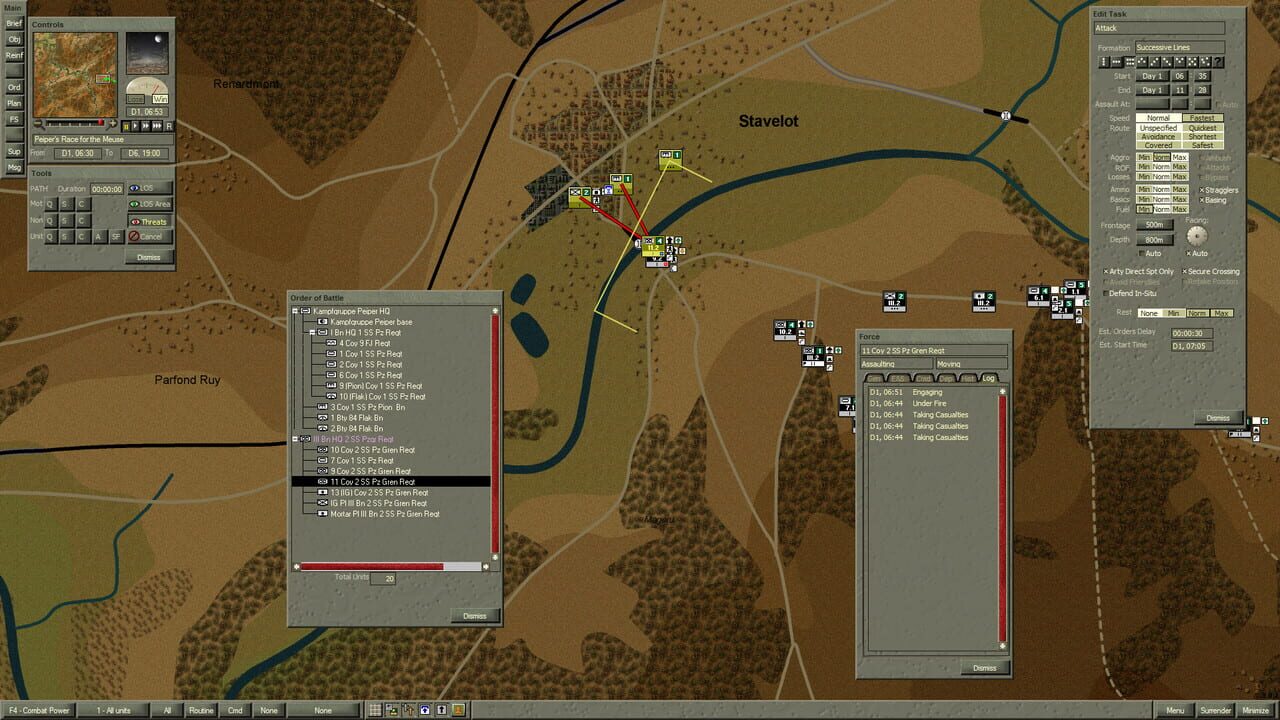This screenshot has height=720, width=1280.
Task: Toggle Secure Crossing option
Action: 1187,271
